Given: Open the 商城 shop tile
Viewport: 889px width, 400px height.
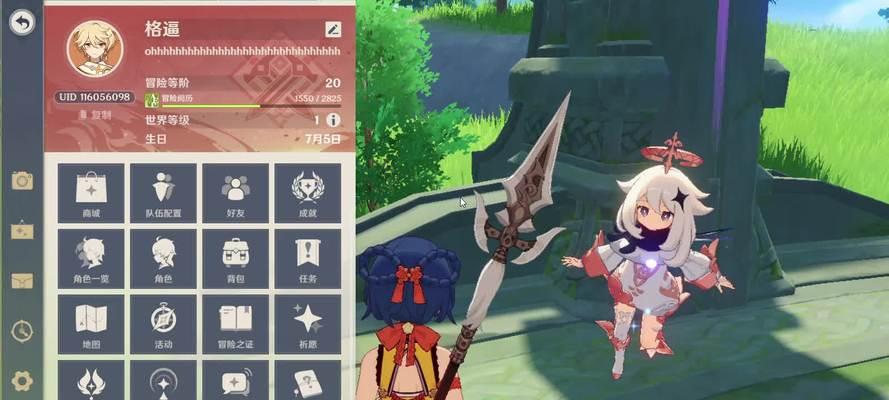Looking at the screenshot, I should (91, 193).
